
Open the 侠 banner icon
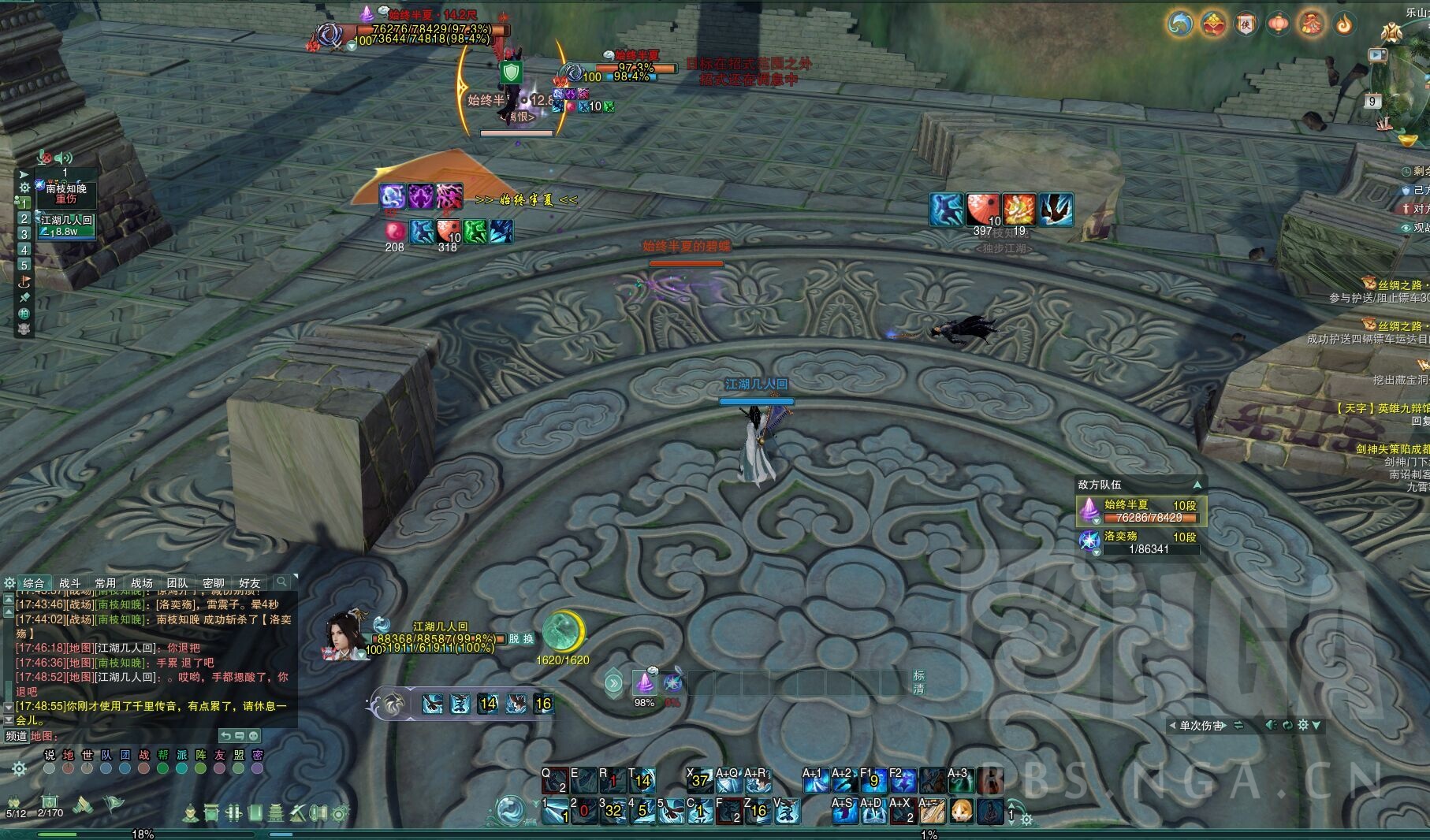[1246, 24]
